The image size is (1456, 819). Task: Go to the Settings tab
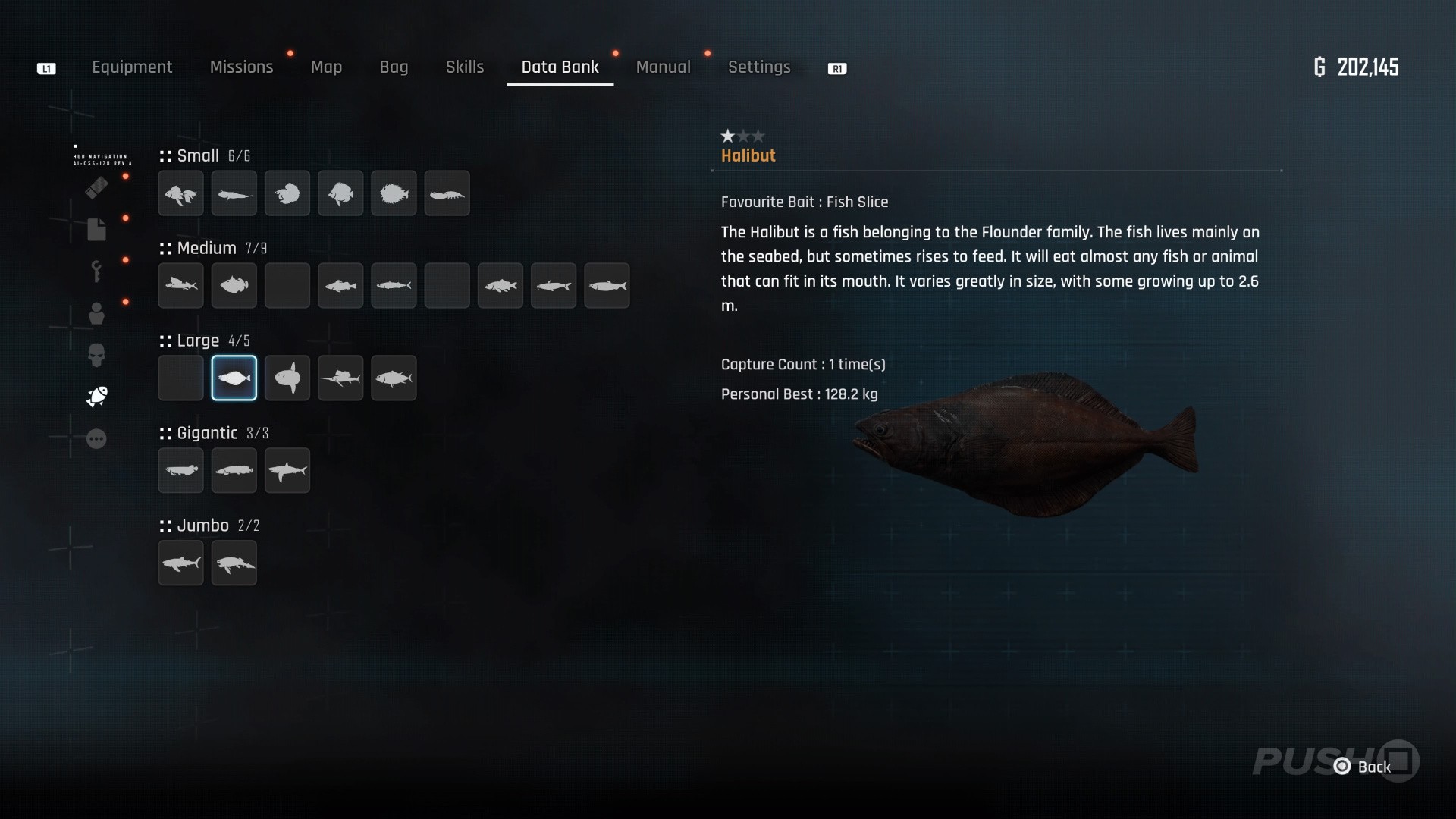point(759,67)
